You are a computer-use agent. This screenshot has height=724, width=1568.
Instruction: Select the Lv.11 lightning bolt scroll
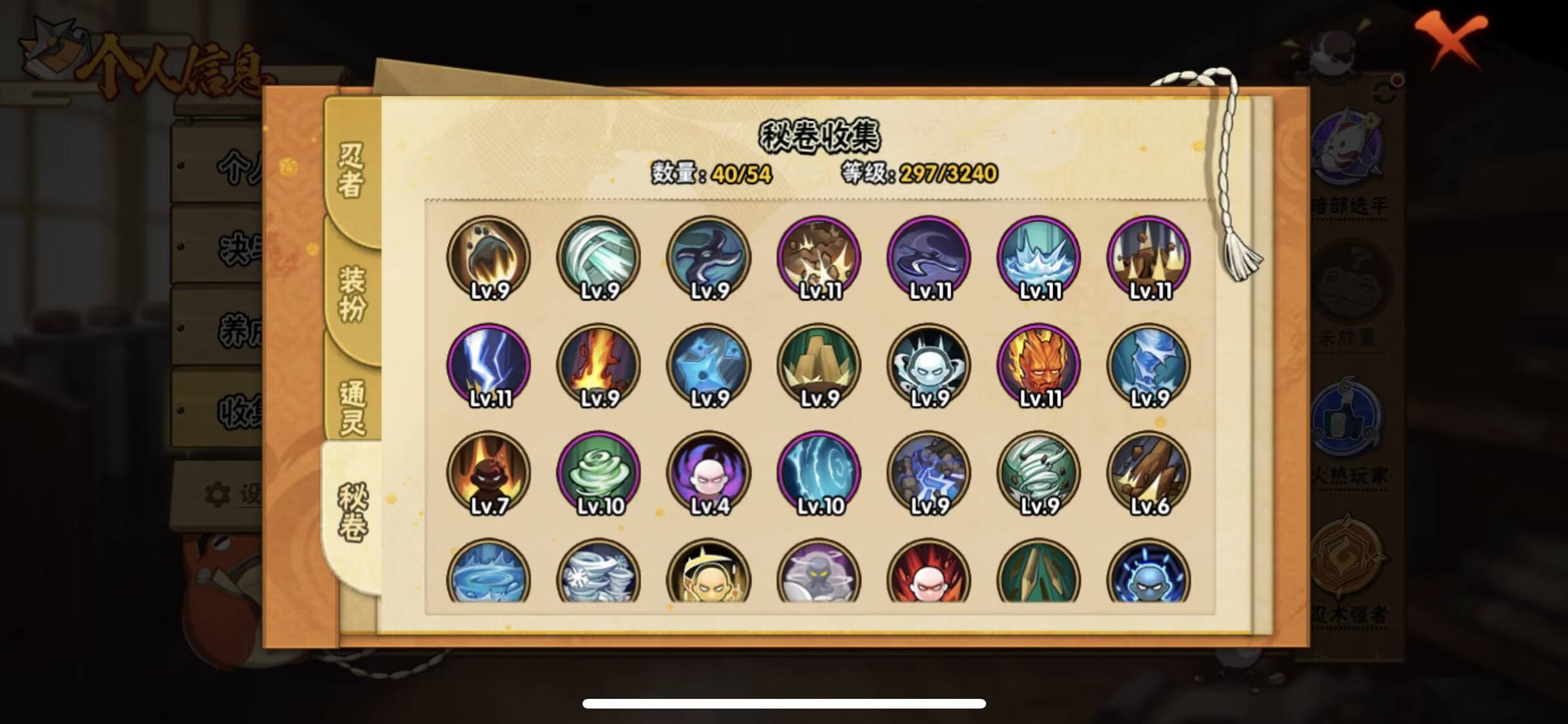point(489,365)
